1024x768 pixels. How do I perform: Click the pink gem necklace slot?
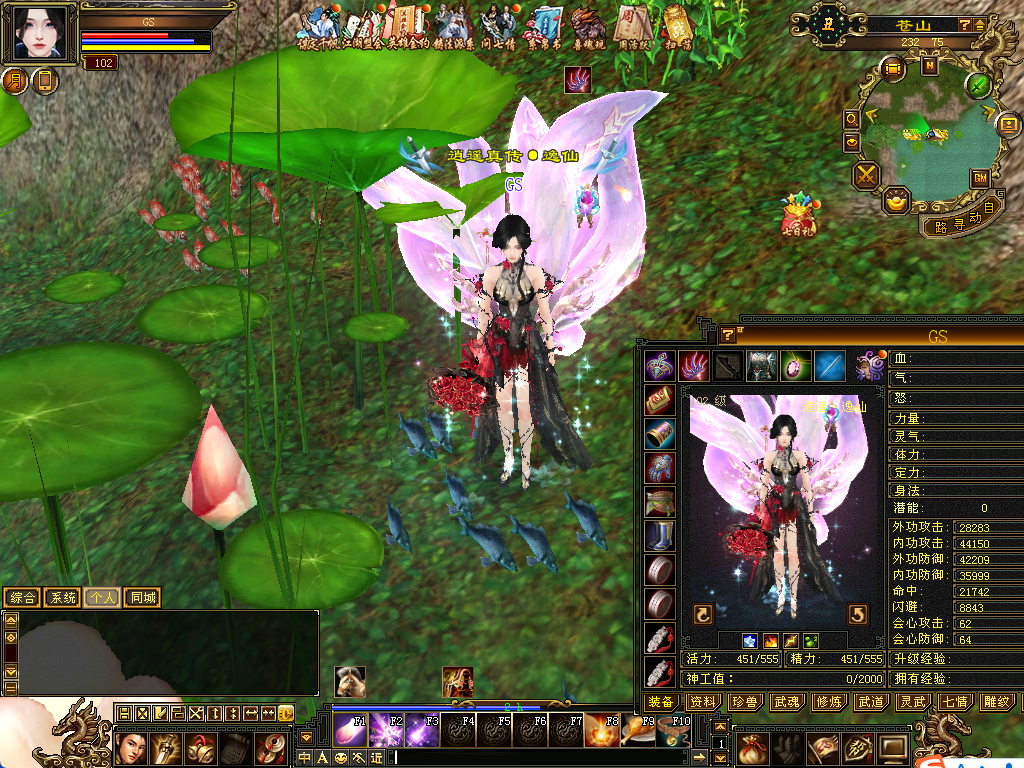click(x=795, y=366)
